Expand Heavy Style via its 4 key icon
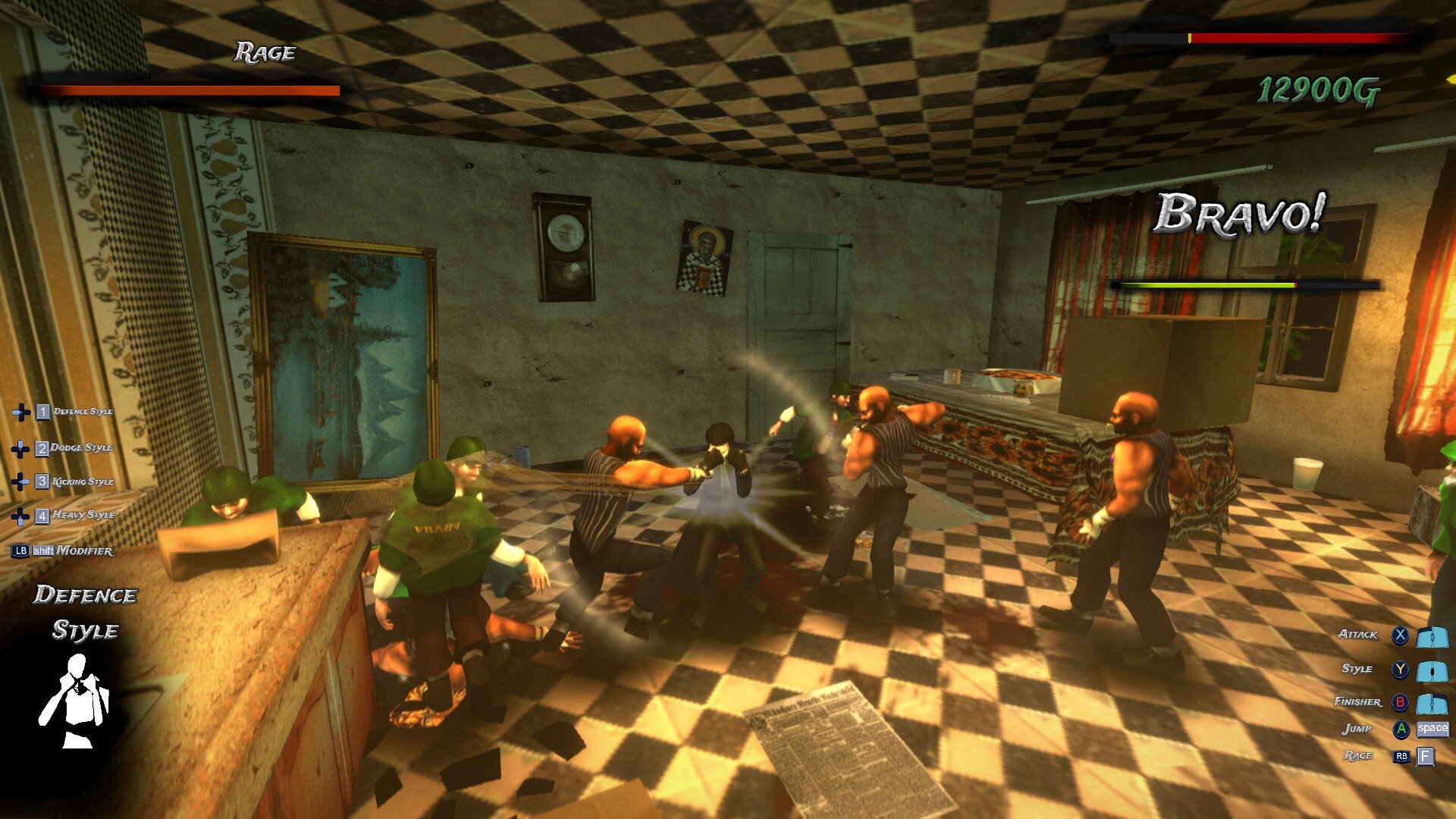The height and width of the screenshot is (819, 1456). point(42,514)
